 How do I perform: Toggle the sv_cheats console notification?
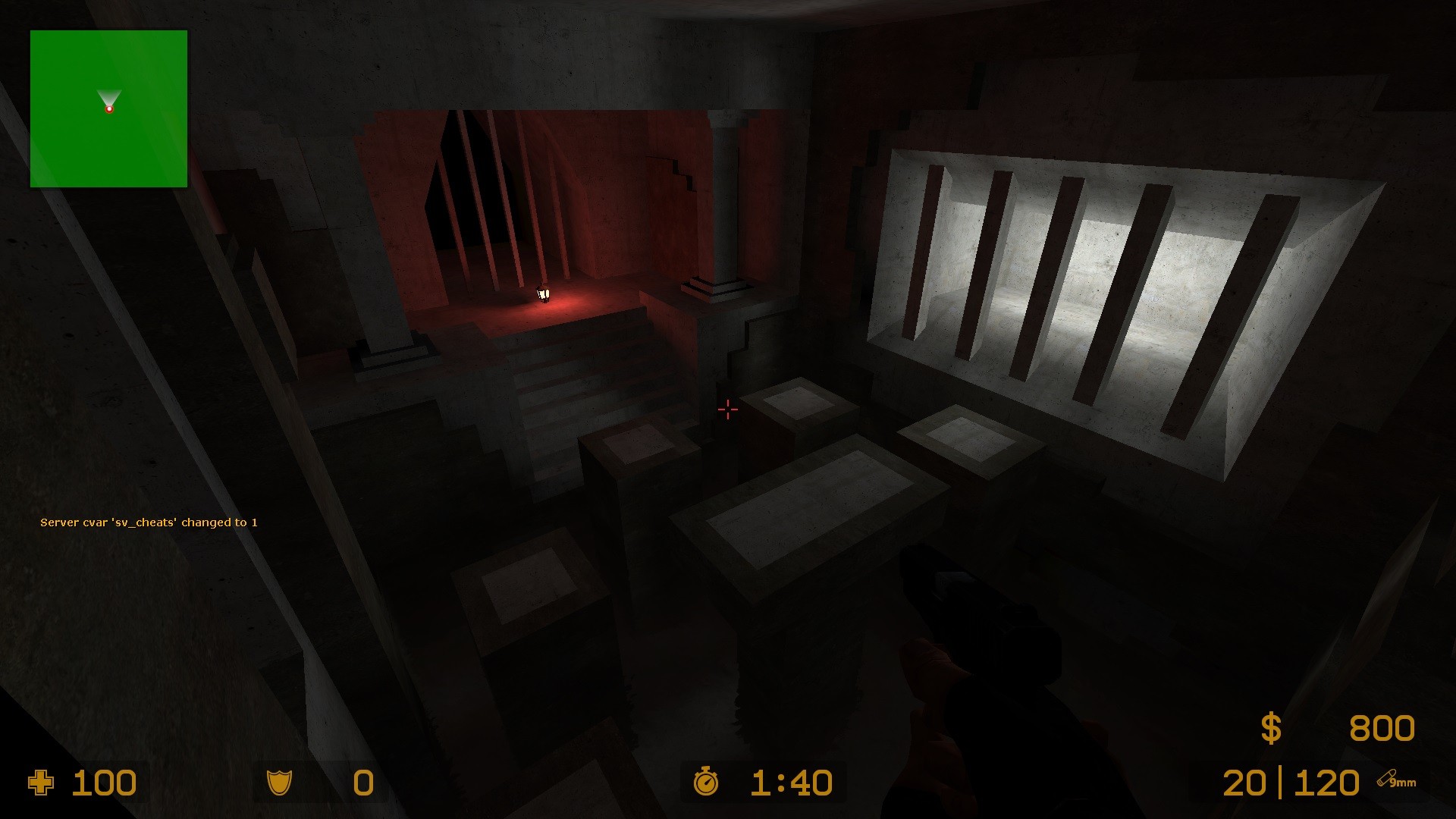coord(149,522)
